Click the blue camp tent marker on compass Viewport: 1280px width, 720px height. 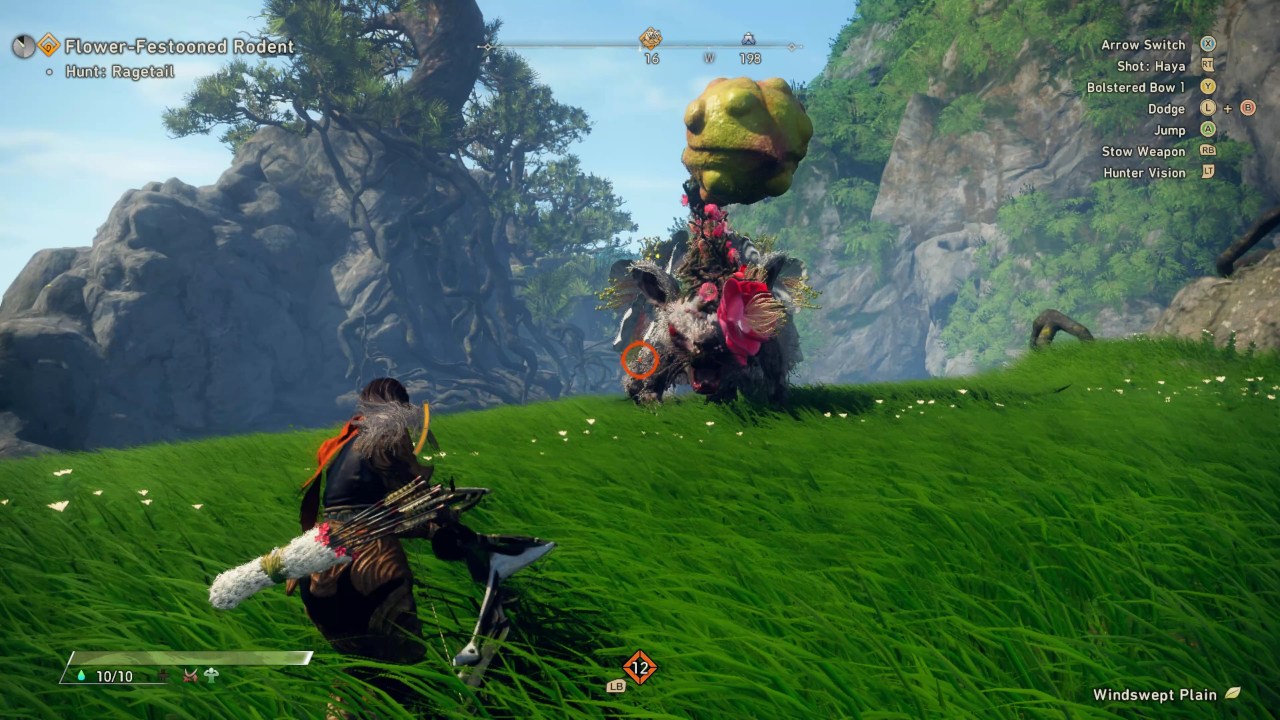[x=748, y=40]
